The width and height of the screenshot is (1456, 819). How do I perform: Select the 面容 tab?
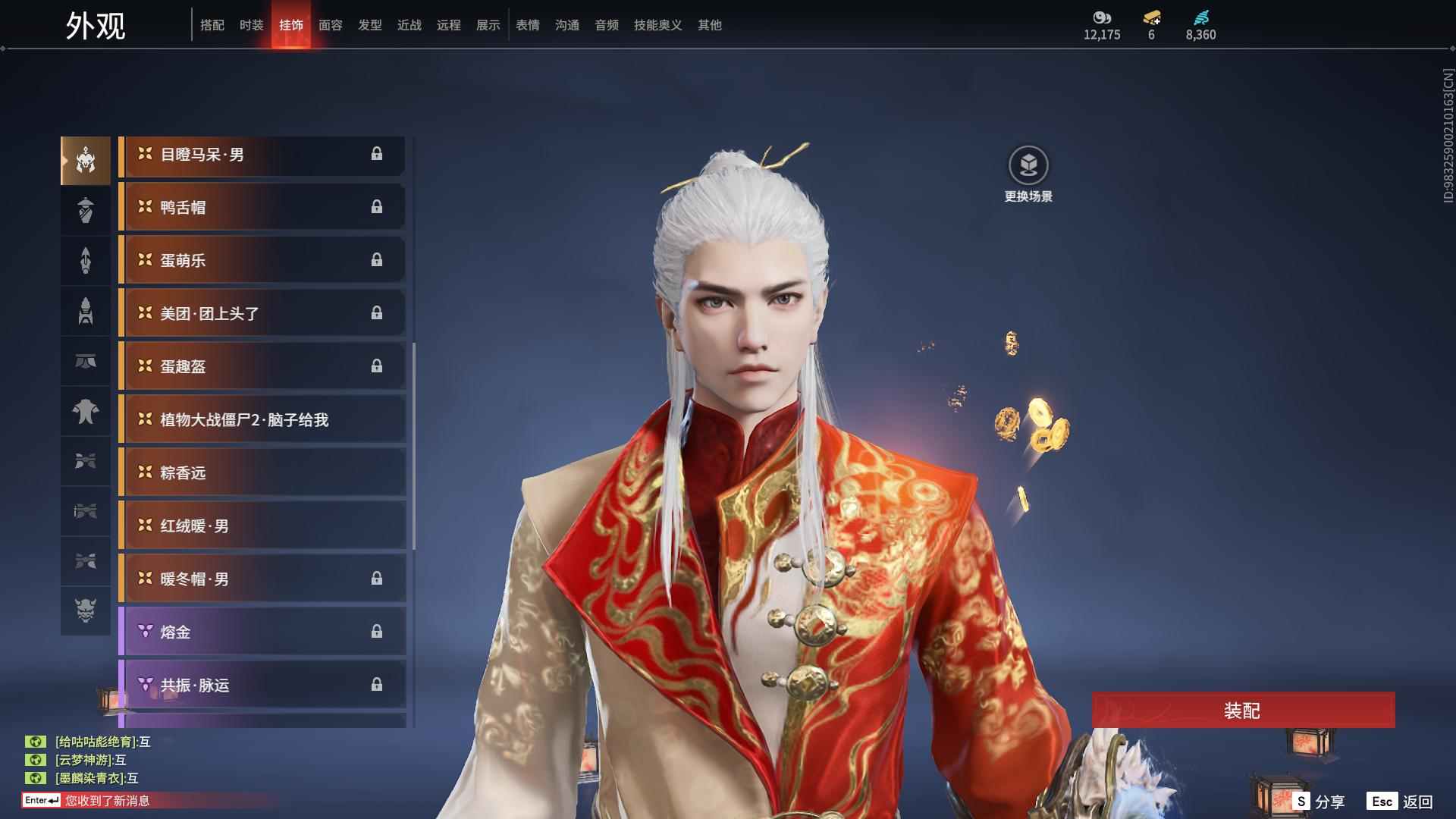[x=330, y=25]
